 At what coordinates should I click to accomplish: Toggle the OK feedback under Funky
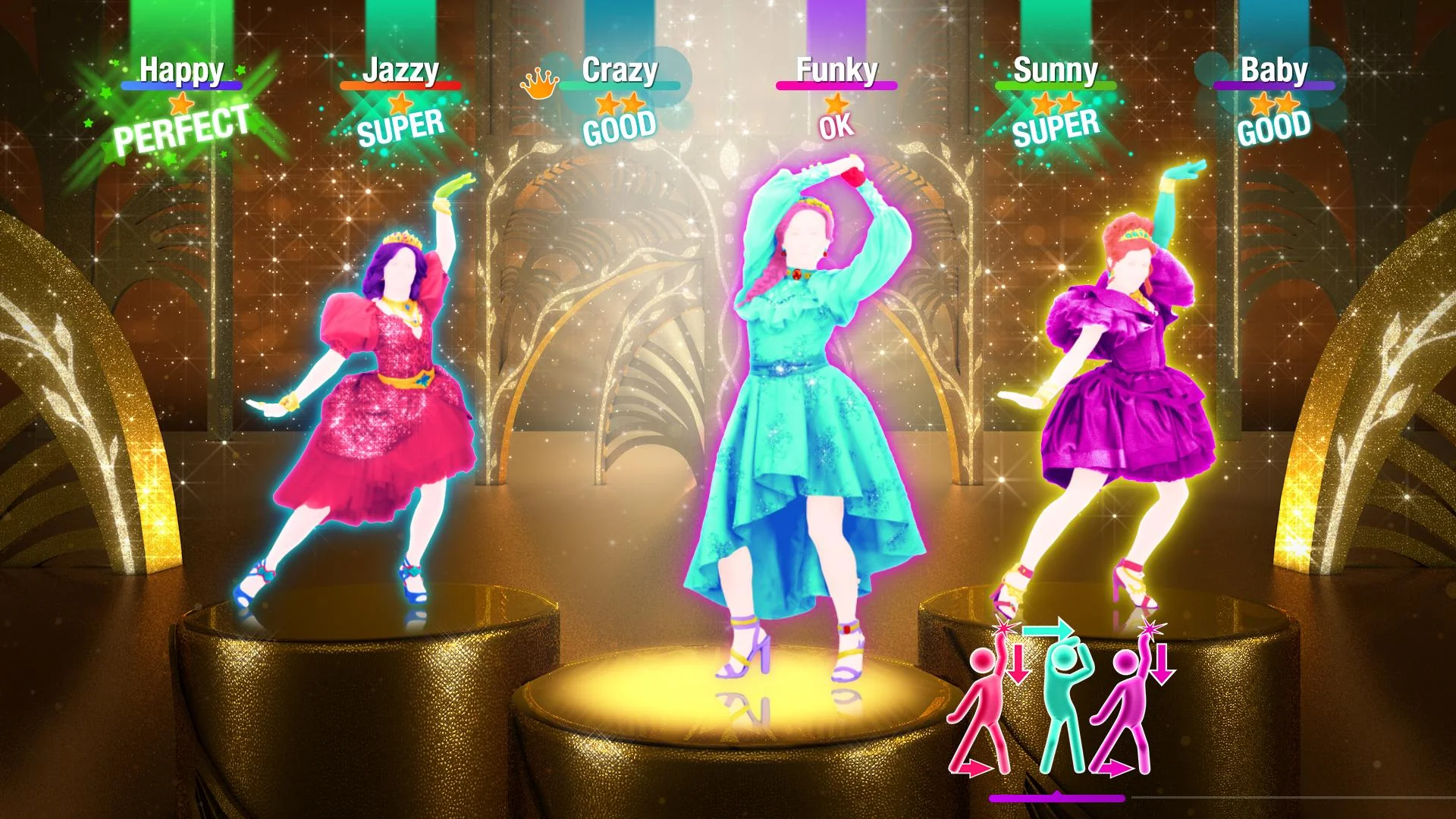pyautogui.click(x=836, y=129)
